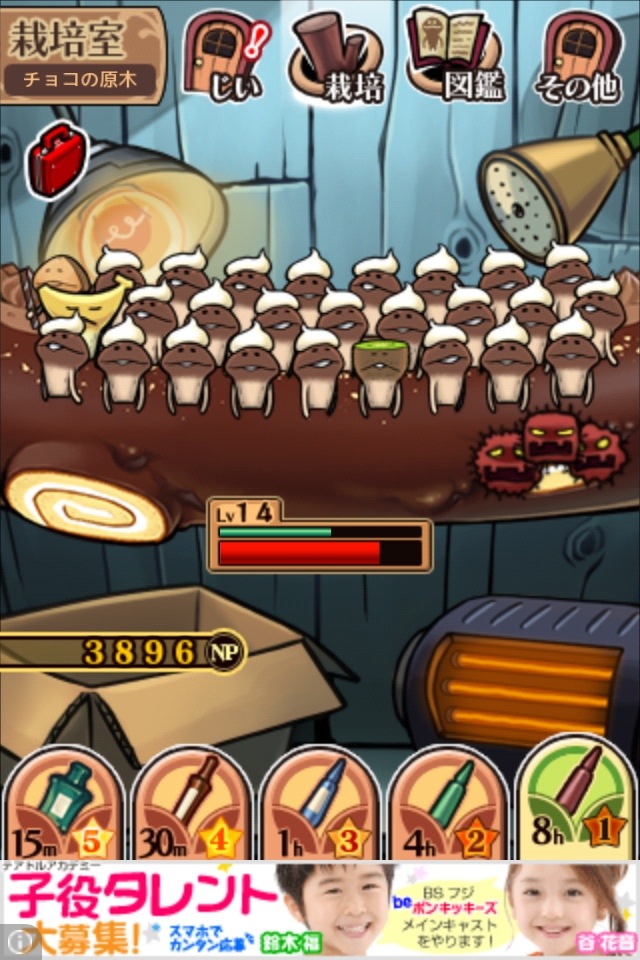
Task: Click the 栽培室 log name sign
Action: click(82, 55)
